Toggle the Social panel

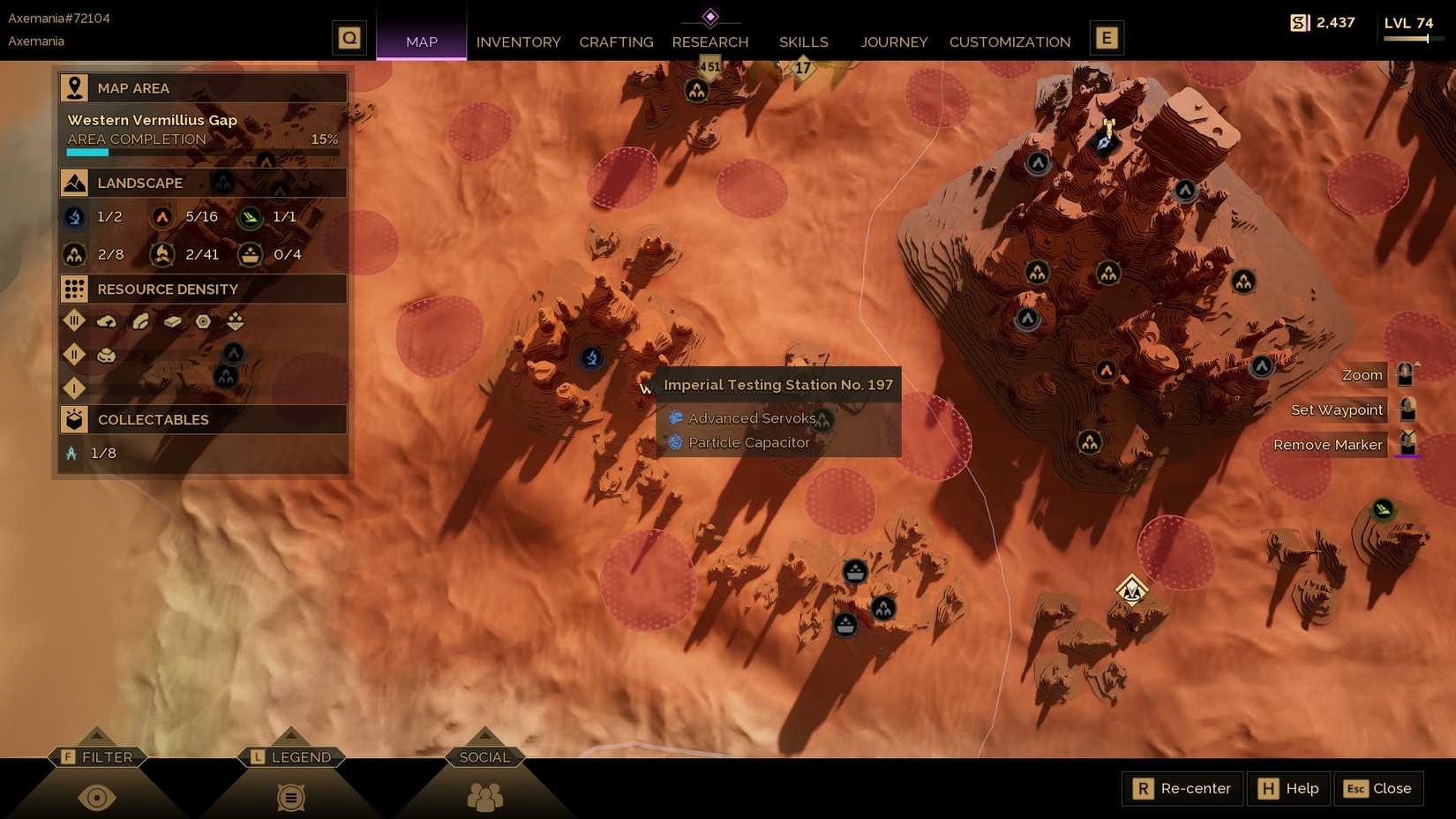click(484, 797)
